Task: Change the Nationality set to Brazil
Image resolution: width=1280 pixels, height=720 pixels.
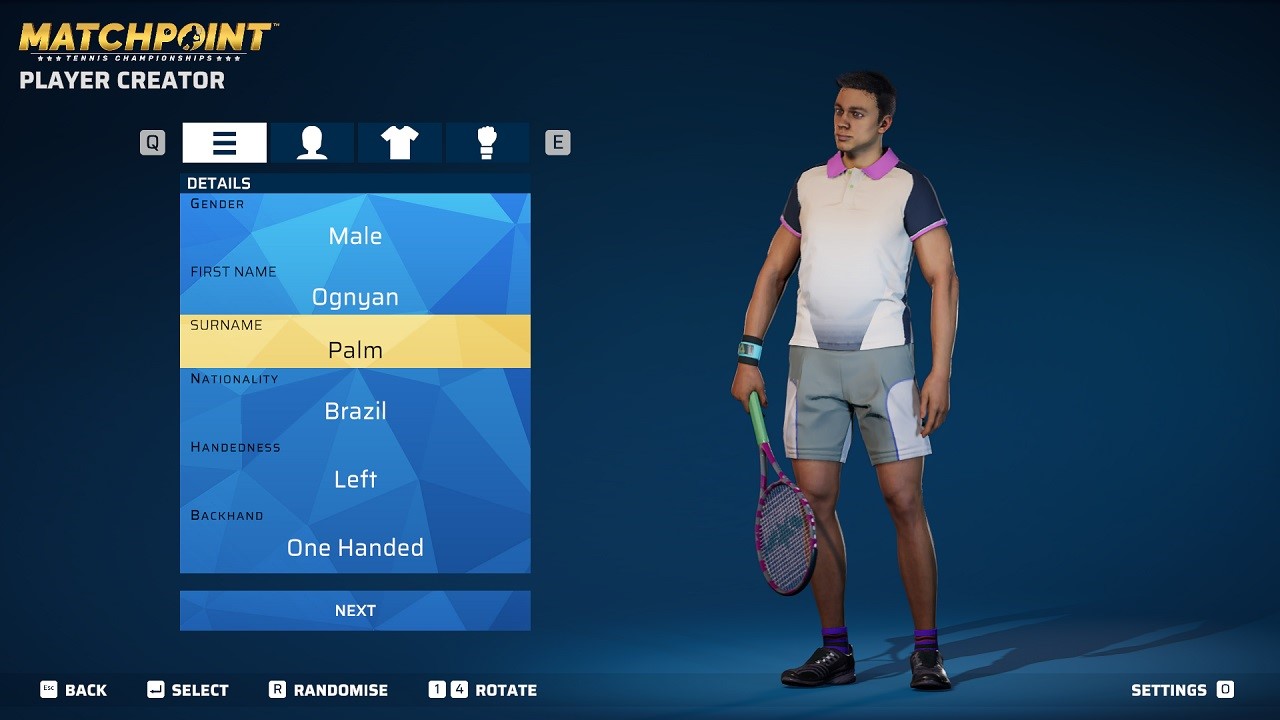Action: (355, 411)
